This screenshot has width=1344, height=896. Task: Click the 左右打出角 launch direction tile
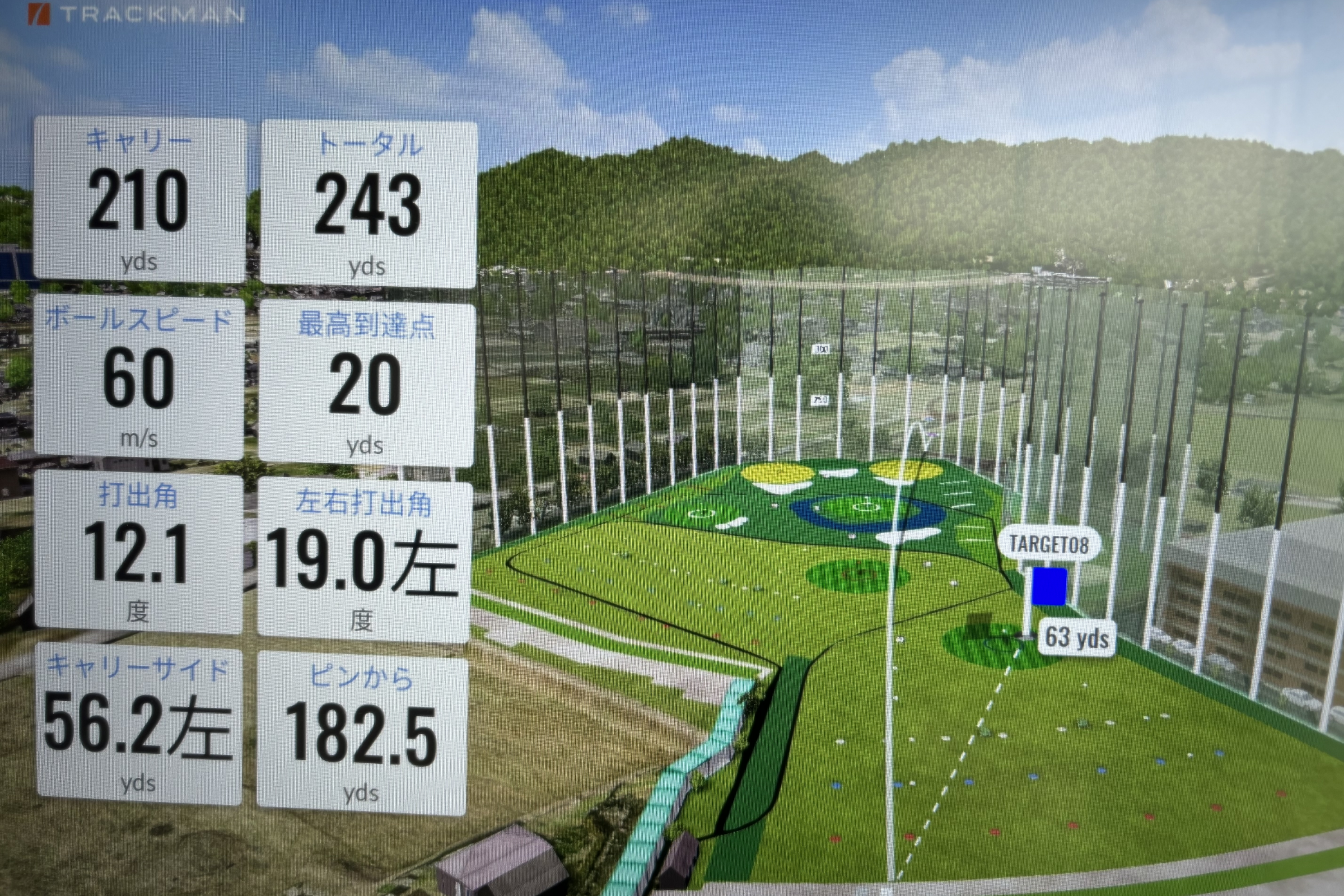coord(364,560)
